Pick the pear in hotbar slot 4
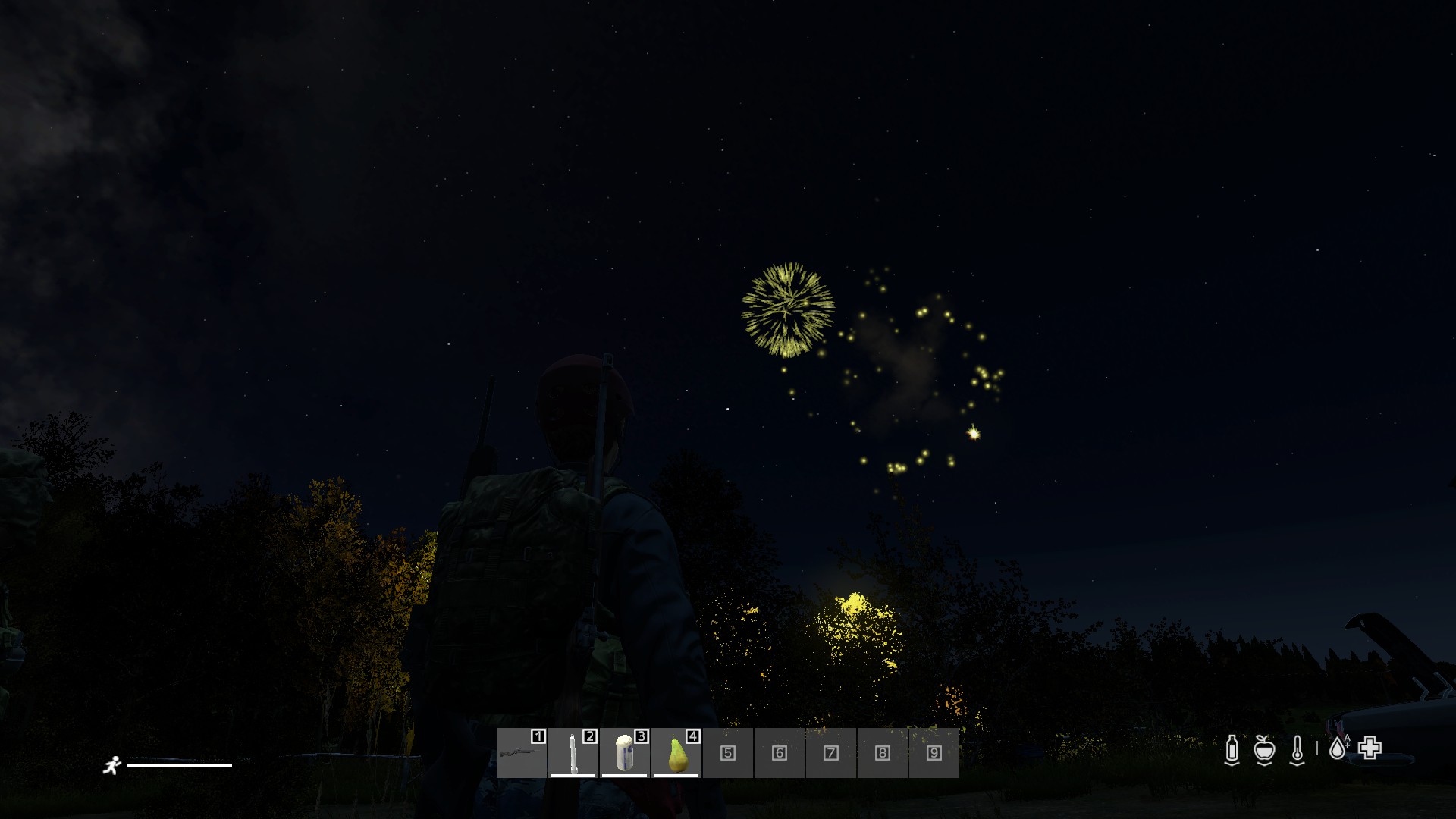Screen dimensions: 1456x819 click(x=676, y=753)
